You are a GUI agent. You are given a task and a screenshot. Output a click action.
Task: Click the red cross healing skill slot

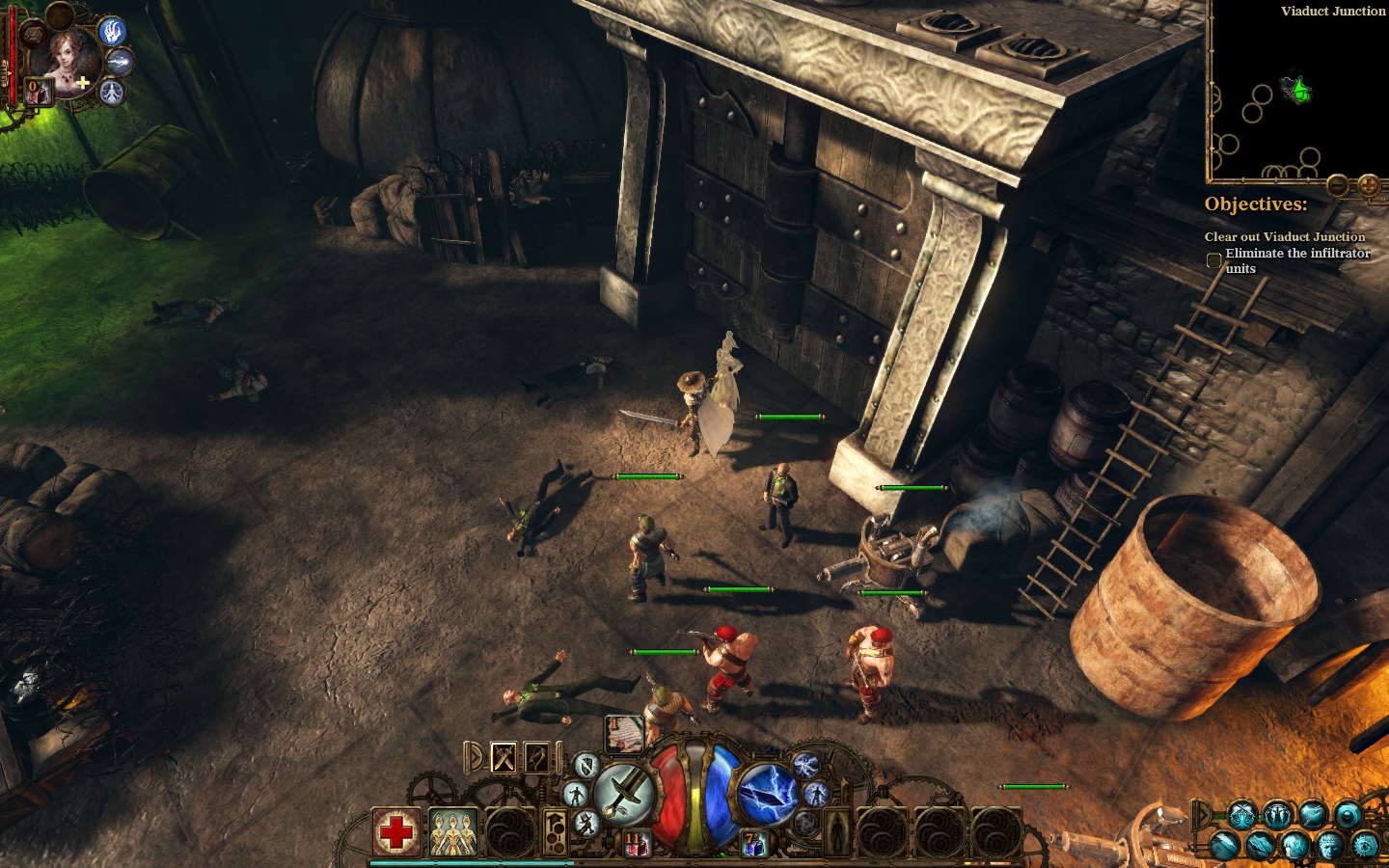[x=396, y=831]
